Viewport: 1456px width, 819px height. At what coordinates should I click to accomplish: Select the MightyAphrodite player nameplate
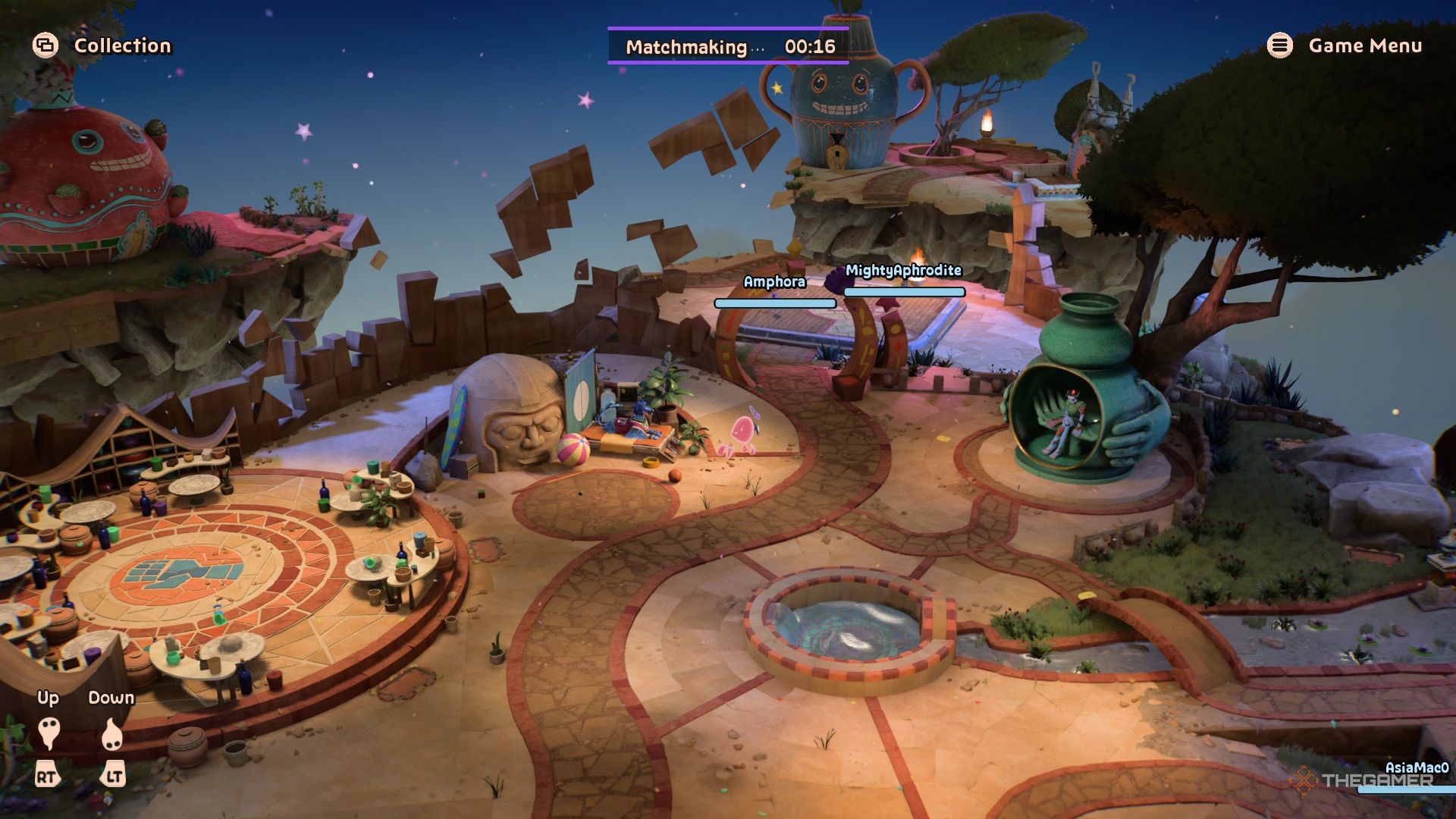903,271
